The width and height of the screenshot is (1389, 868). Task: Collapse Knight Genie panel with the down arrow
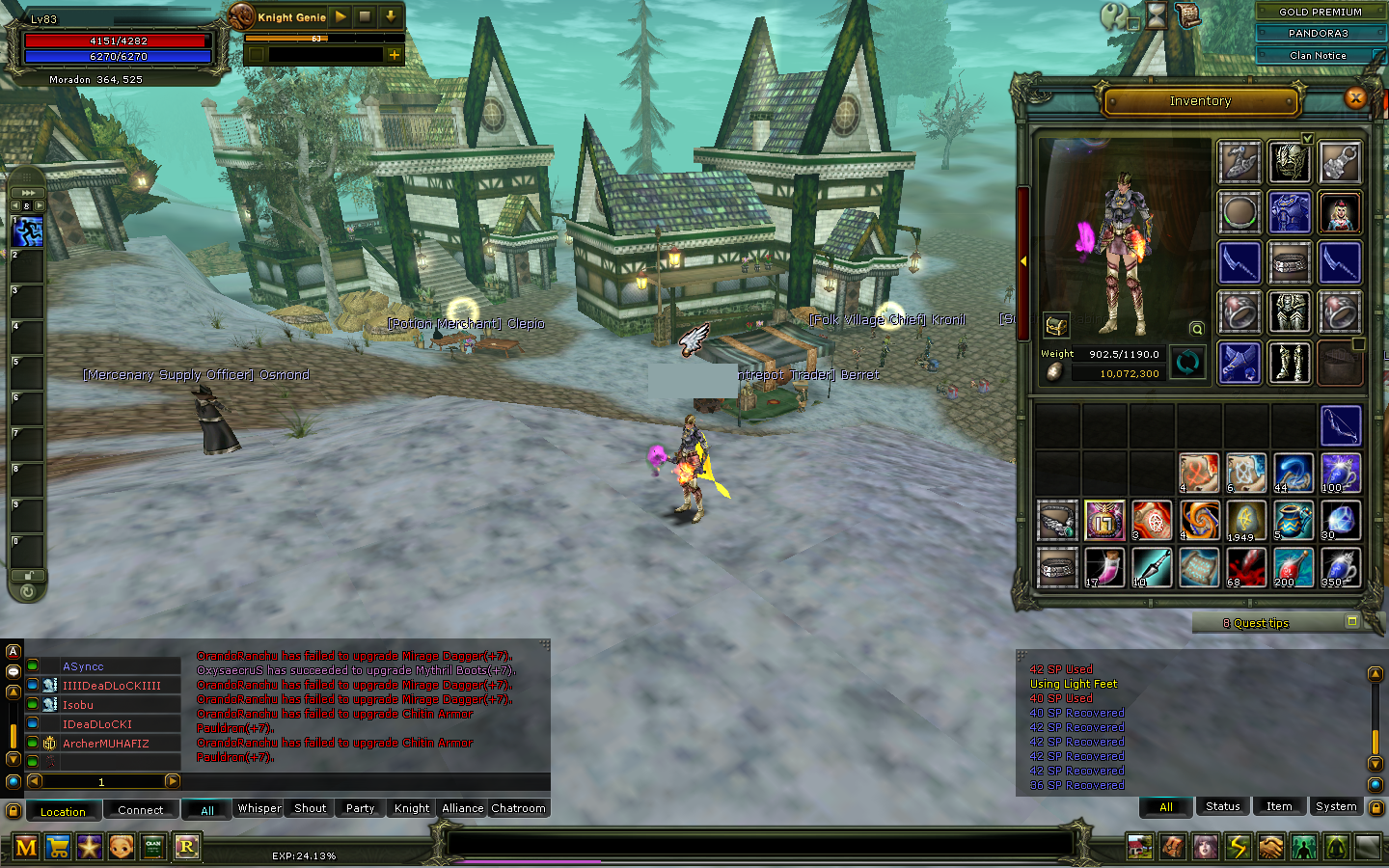tap(390, 15)
